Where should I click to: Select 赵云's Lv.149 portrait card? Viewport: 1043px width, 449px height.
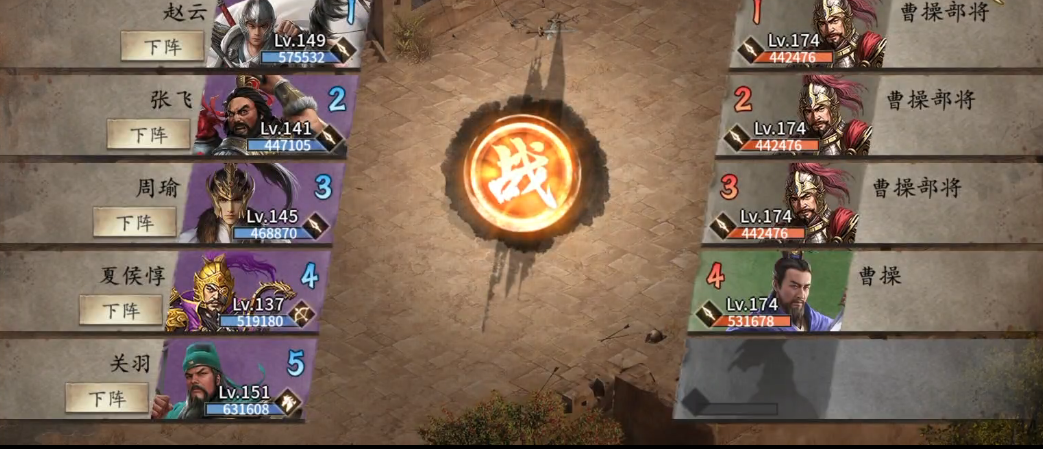tap(290, 35)
